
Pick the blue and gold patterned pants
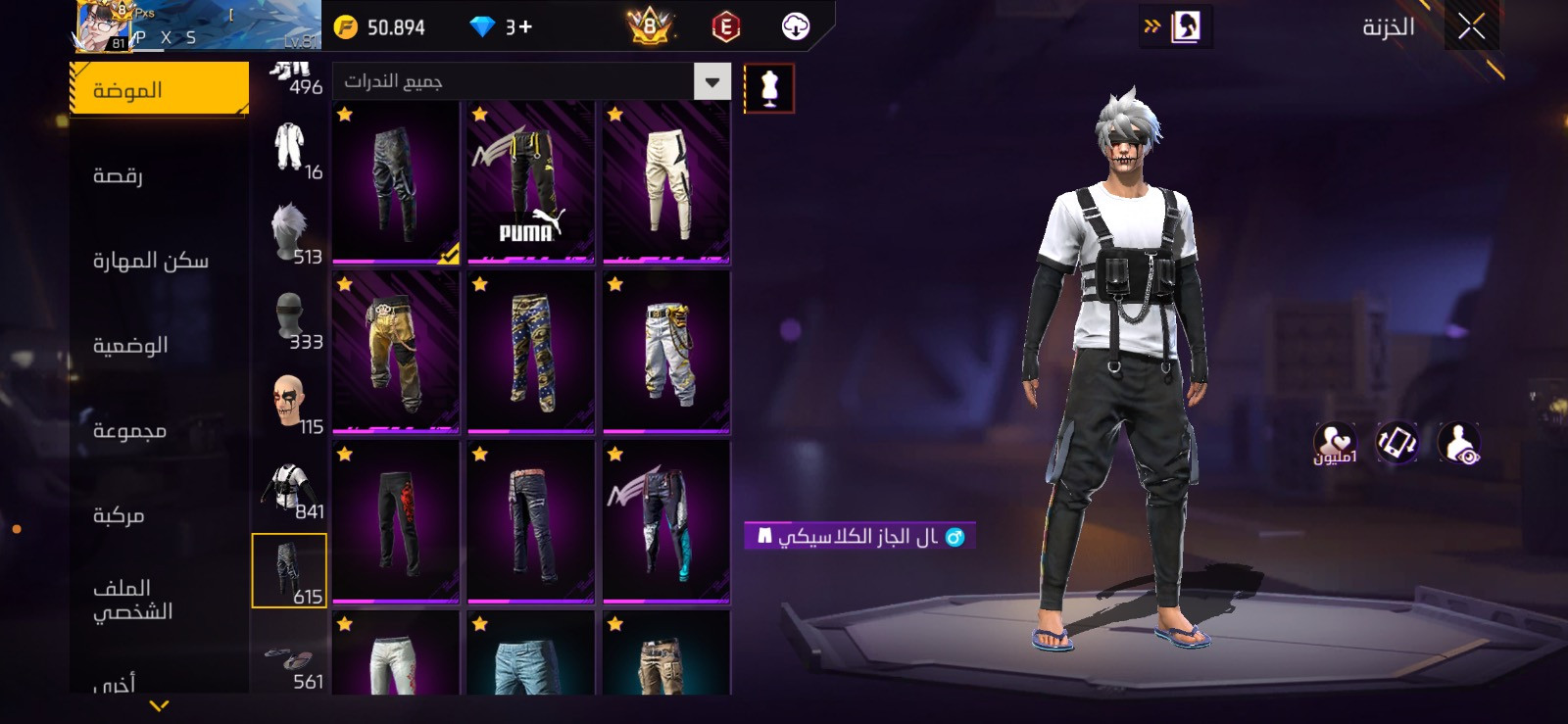click(x=531, y=353)
